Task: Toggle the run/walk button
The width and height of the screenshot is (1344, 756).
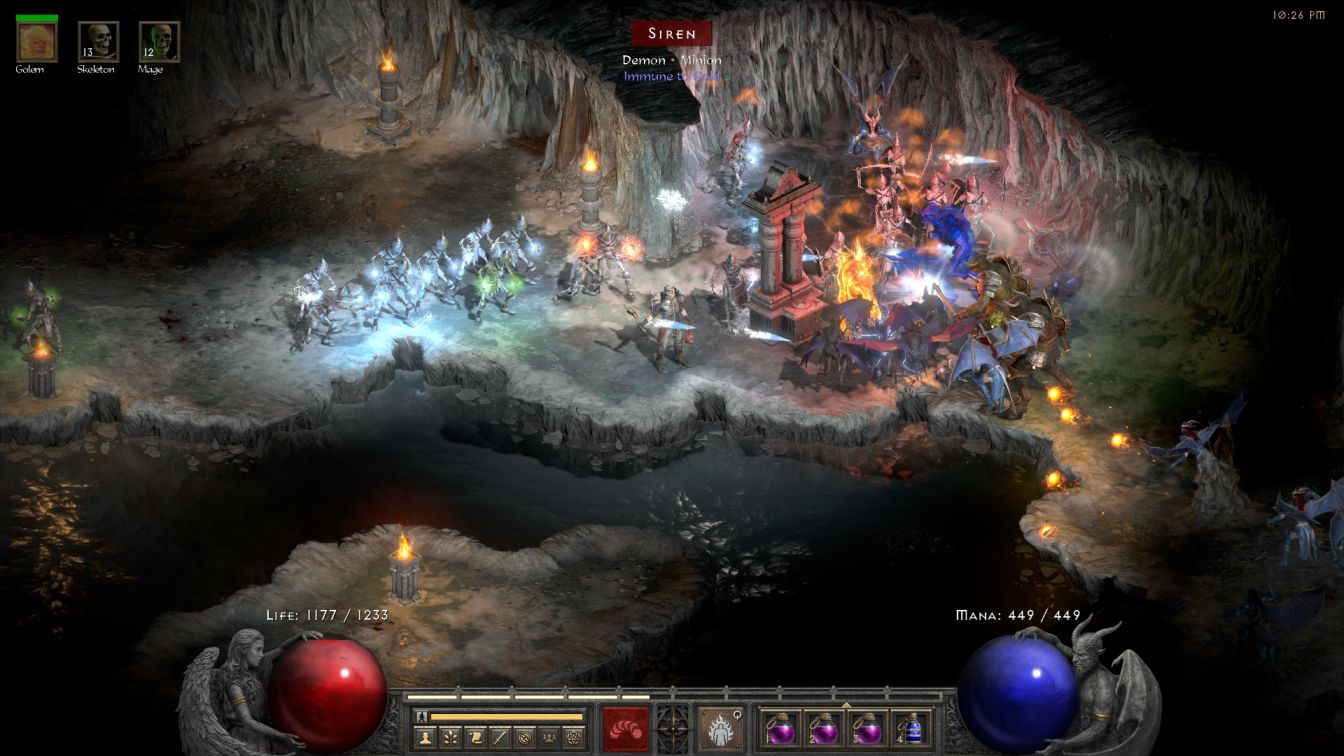Action: tap(422, 716)
